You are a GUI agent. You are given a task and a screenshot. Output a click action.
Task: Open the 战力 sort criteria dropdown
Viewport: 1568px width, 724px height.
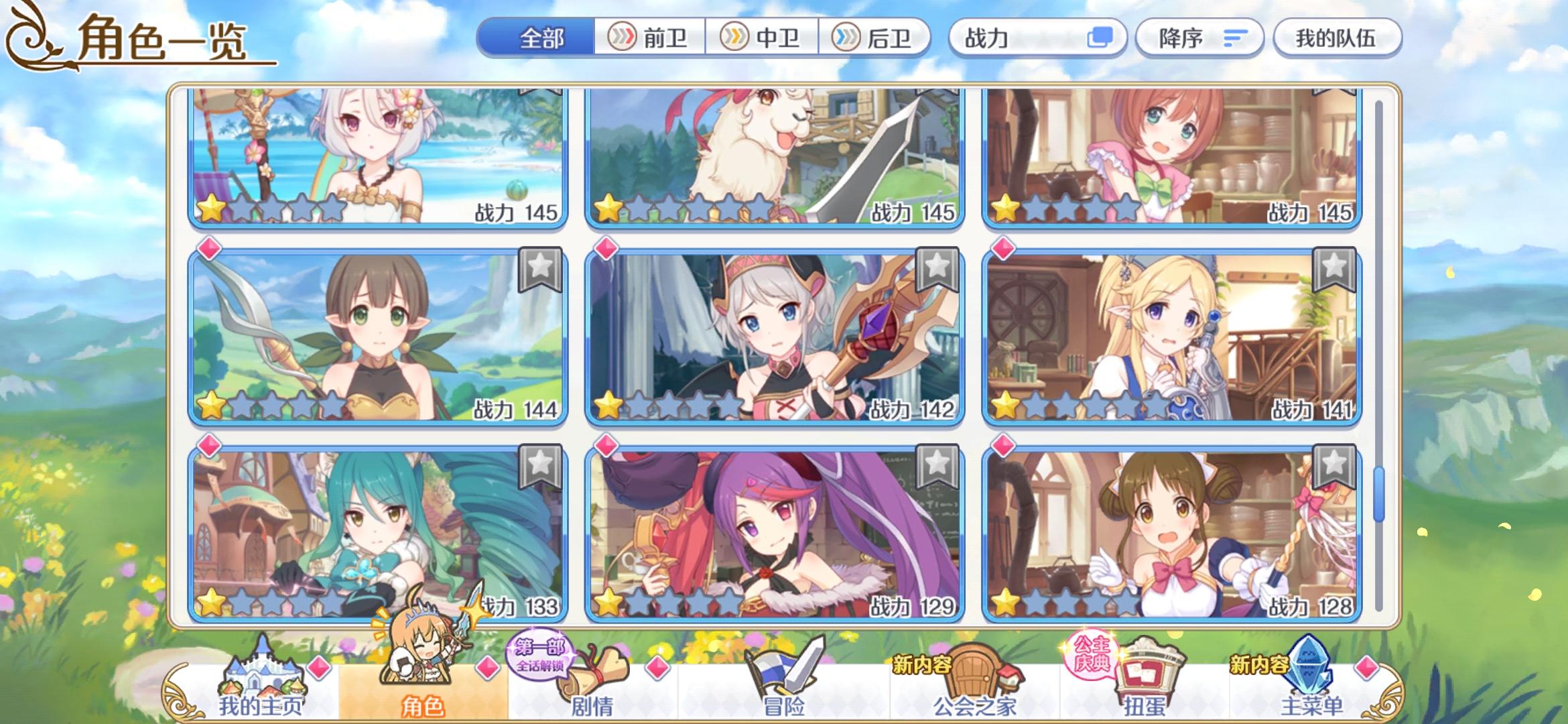pos(1036,38)
